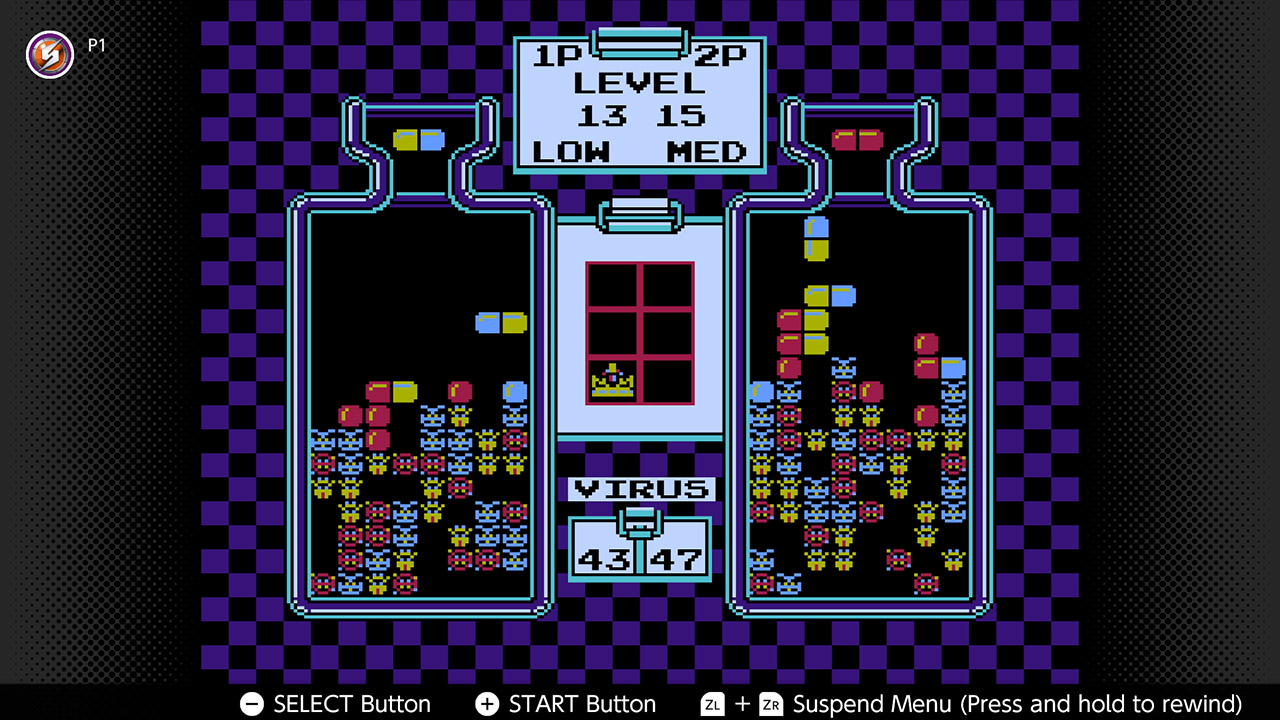Screen dimensions: 1280x720
Task: Select the minus SELECT Button icon
Action: click(x=251, y=704)
